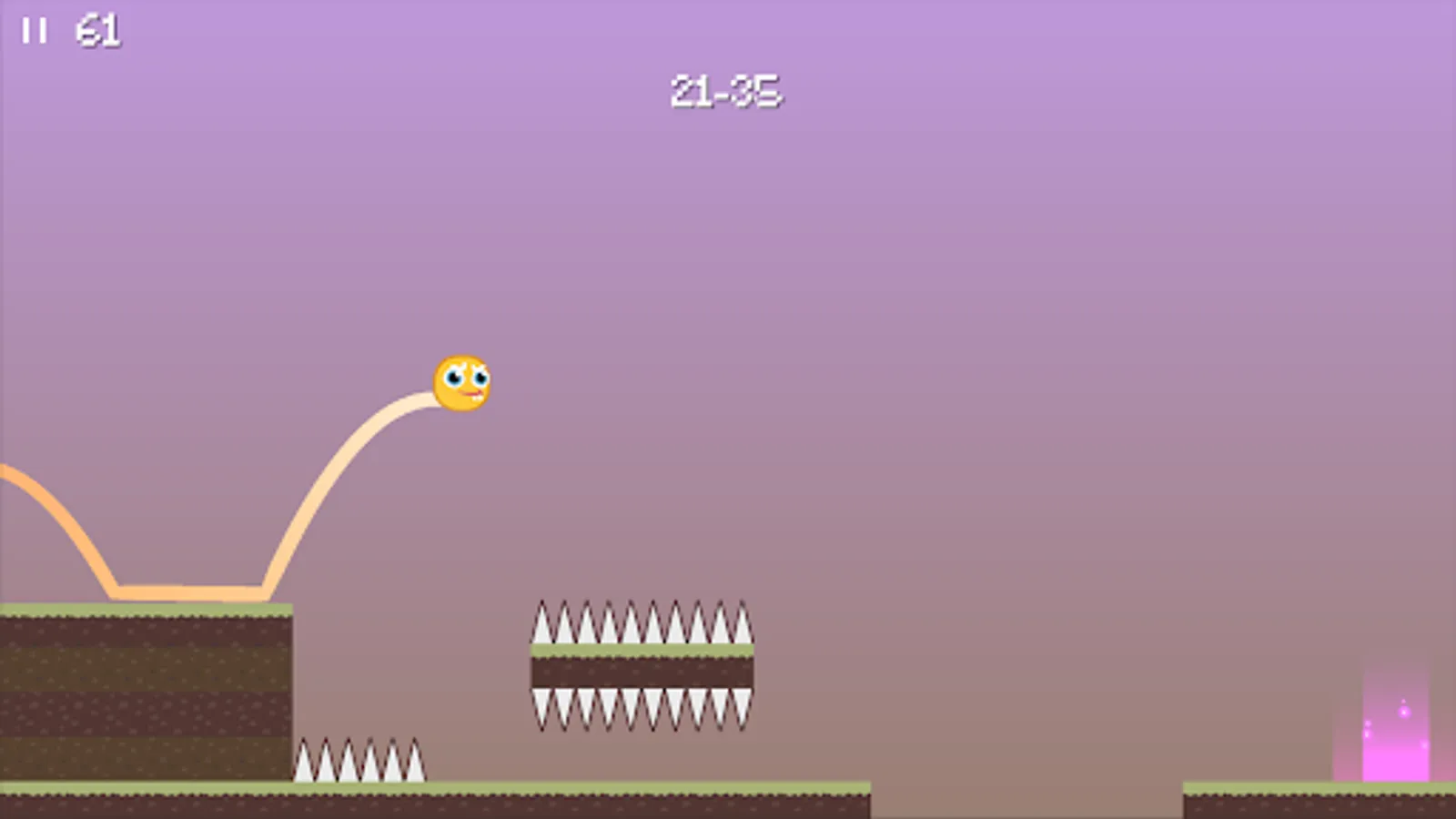Click the floating spiked platform midscreen

(x=642, y=666)
